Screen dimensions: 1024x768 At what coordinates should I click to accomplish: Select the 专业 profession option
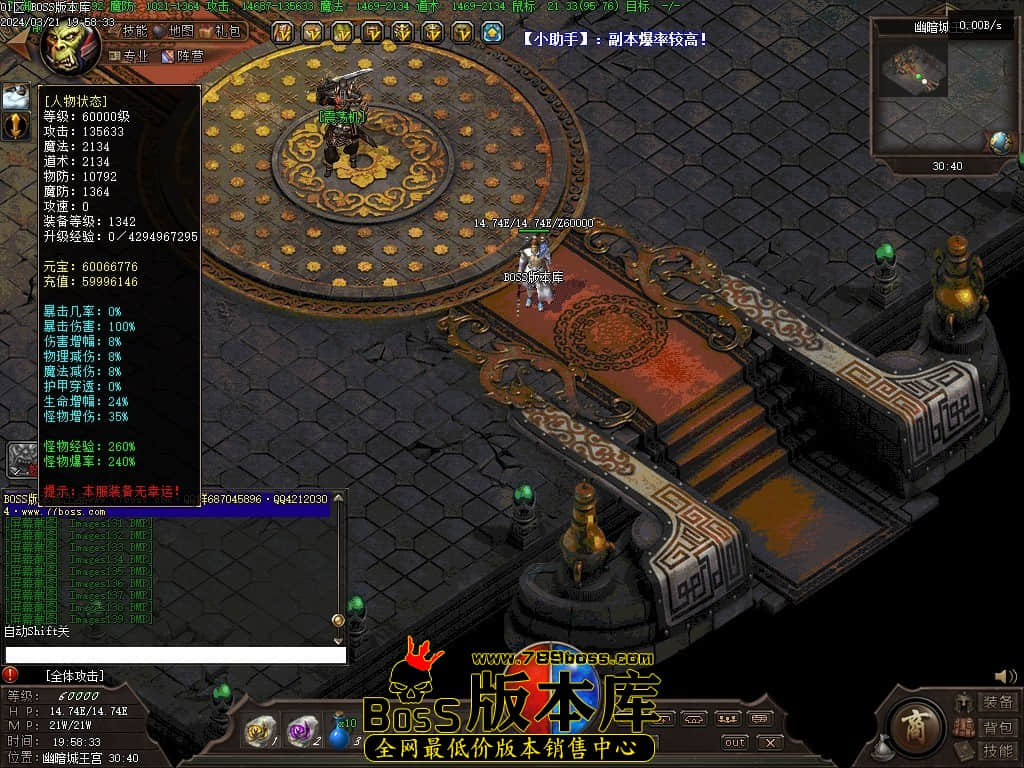(129, 56)
